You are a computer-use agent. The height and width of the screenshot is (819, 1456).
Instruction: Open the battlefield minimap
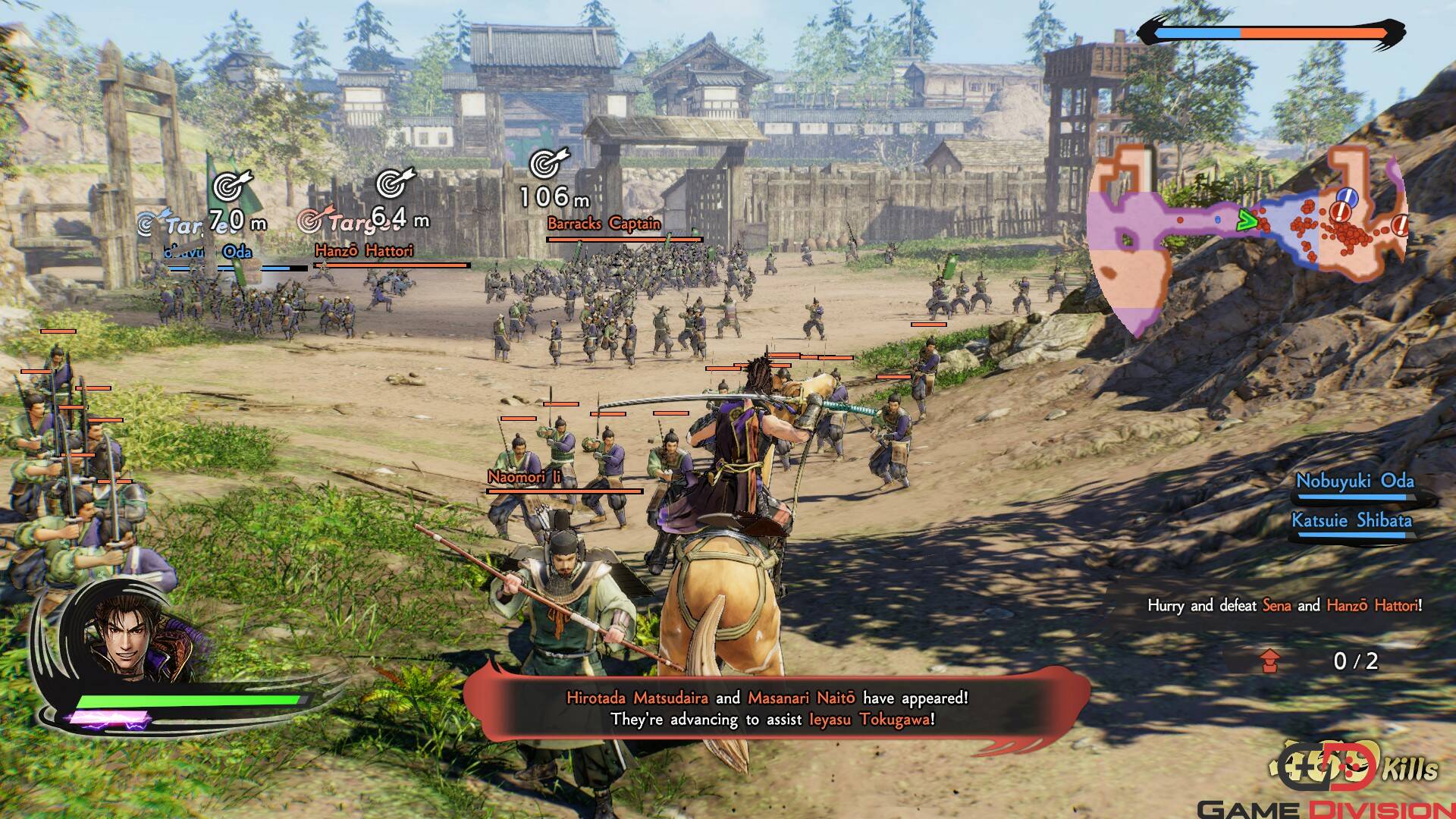1244,235
